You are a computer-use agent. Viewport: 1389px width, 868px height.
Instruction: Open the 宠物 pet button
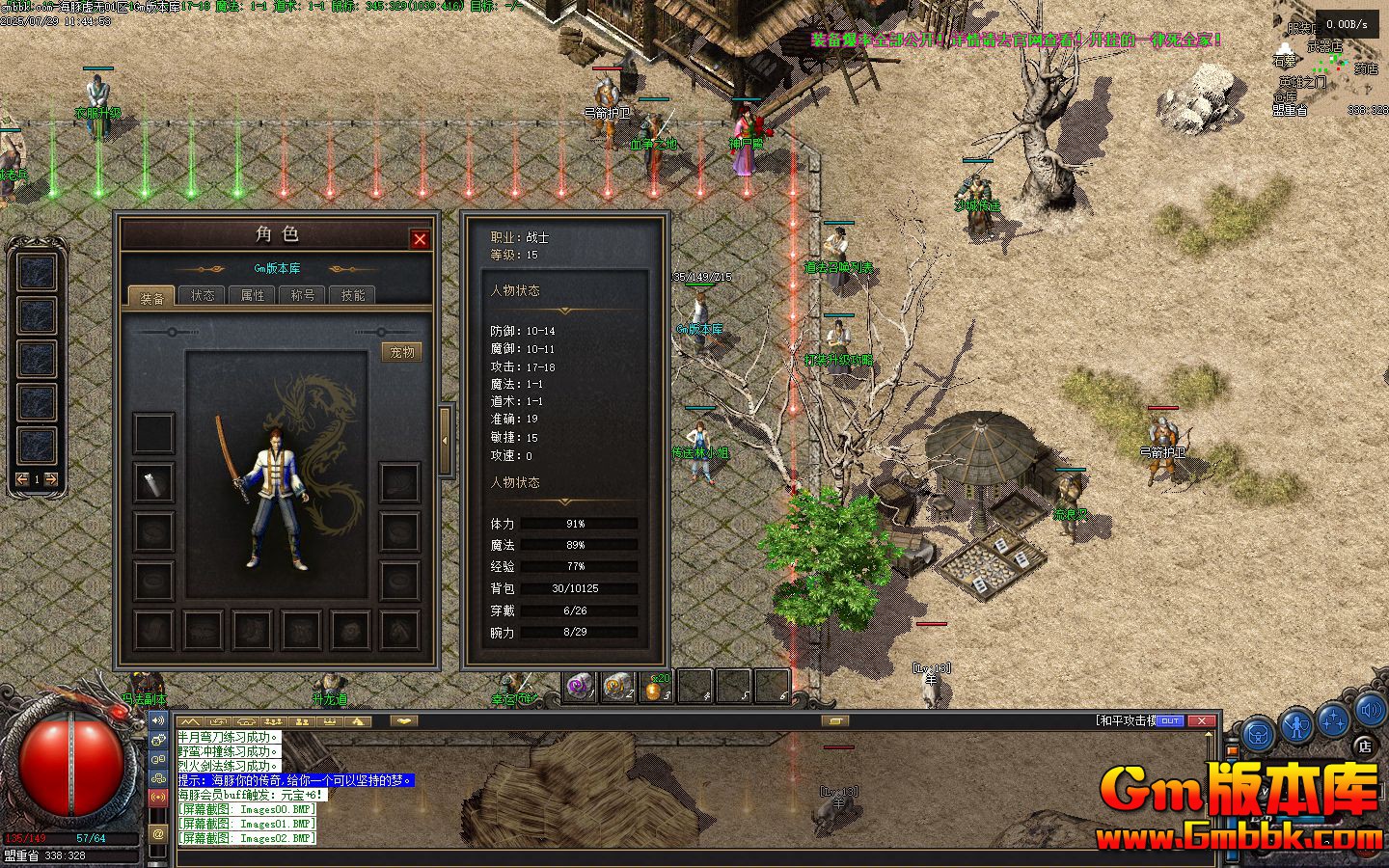click(x=402, y=352)
